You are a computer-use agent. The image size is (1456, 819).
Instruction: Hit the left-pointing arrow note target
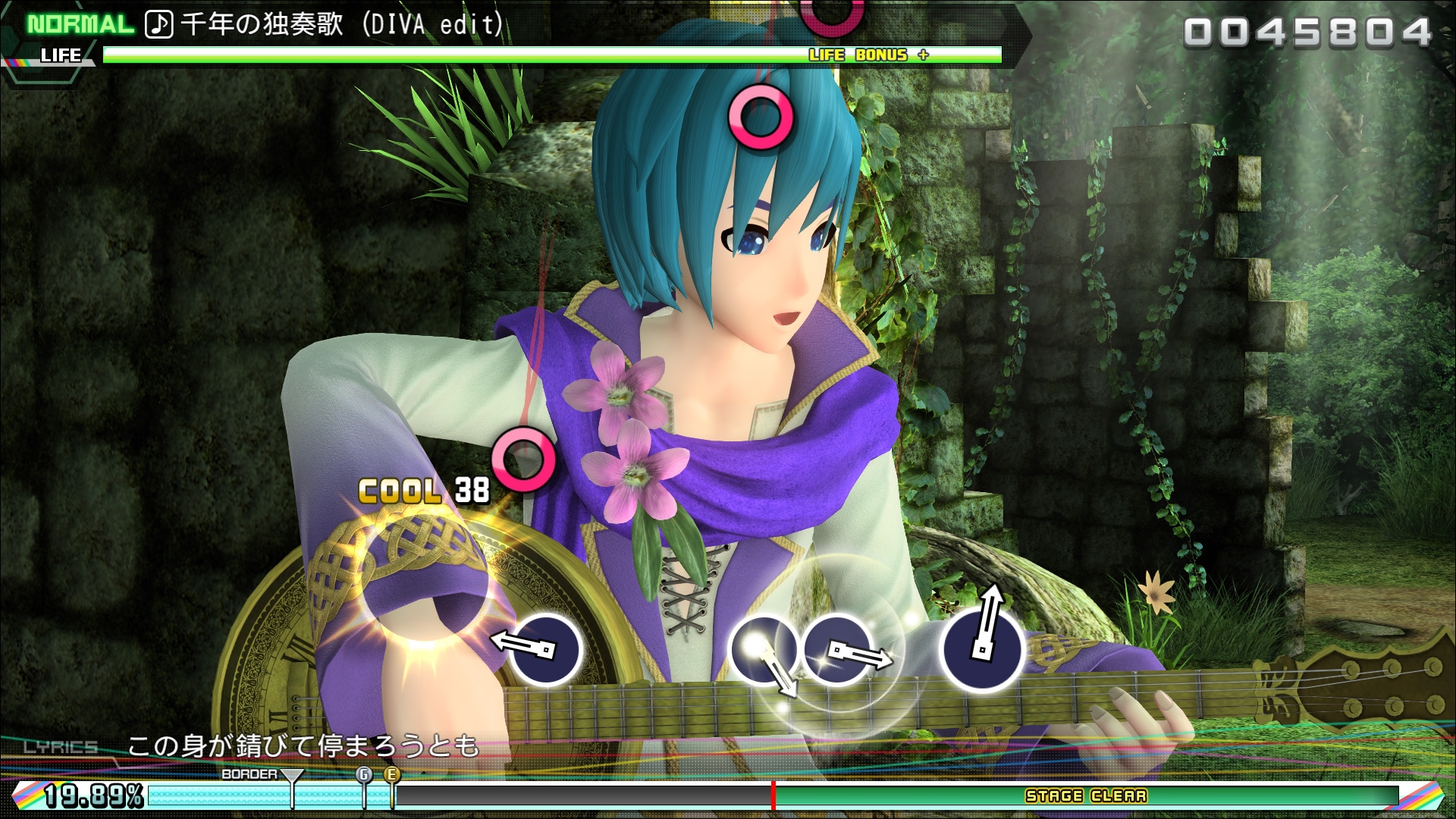[544, 650]
